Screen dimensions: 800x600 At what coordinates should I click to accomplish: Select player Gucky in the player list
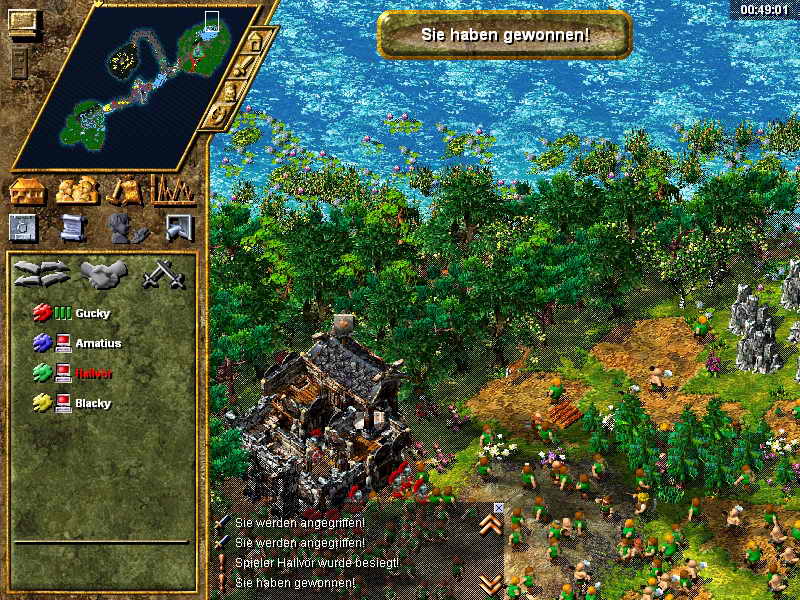[92, 314]
